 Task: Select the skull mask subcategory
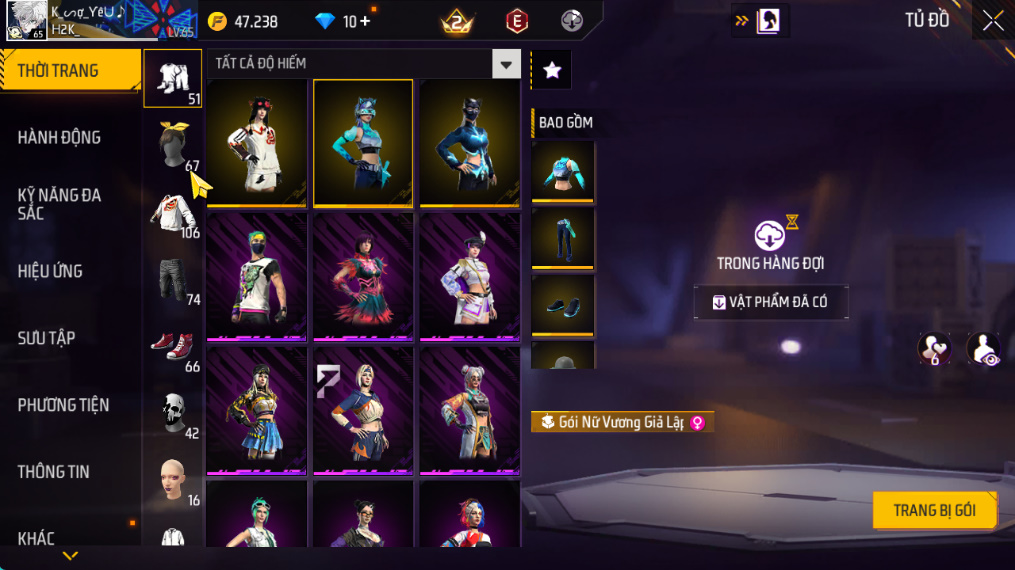tap(173, 411)
